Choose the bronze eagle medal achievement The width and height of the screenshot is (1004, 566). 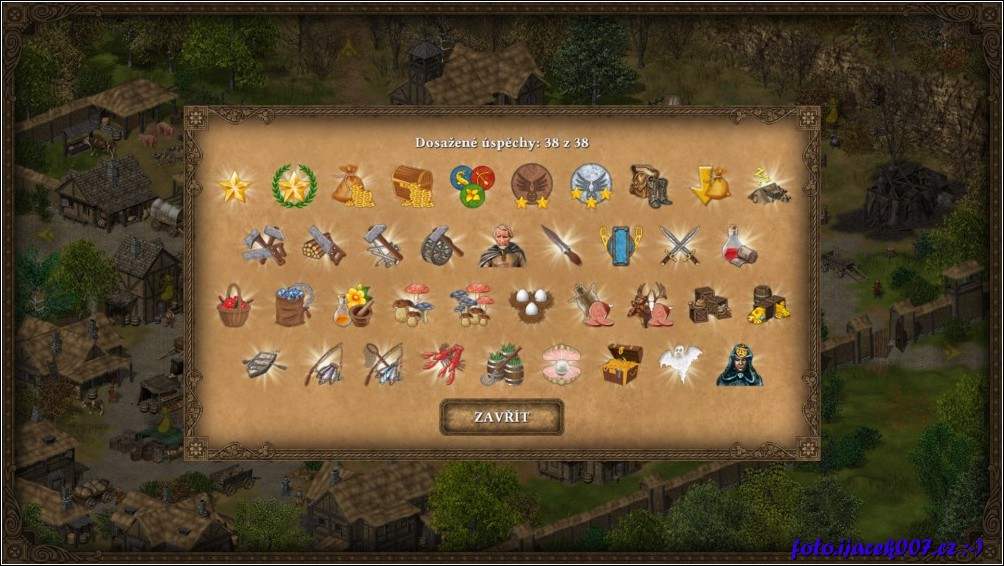pos(530,185)
